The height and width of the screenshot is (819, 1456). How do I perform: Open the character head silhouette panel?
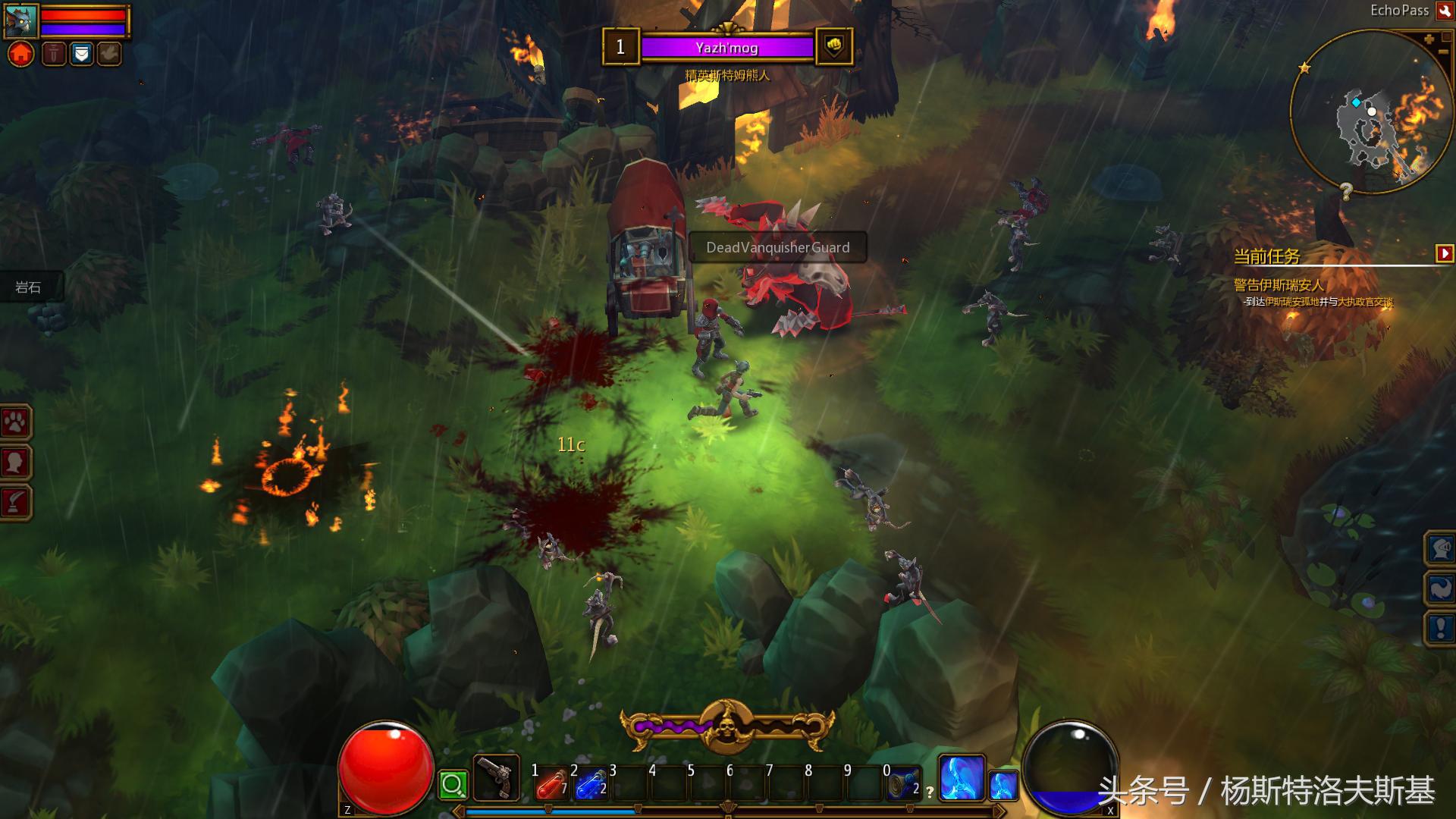coord(16,463)
